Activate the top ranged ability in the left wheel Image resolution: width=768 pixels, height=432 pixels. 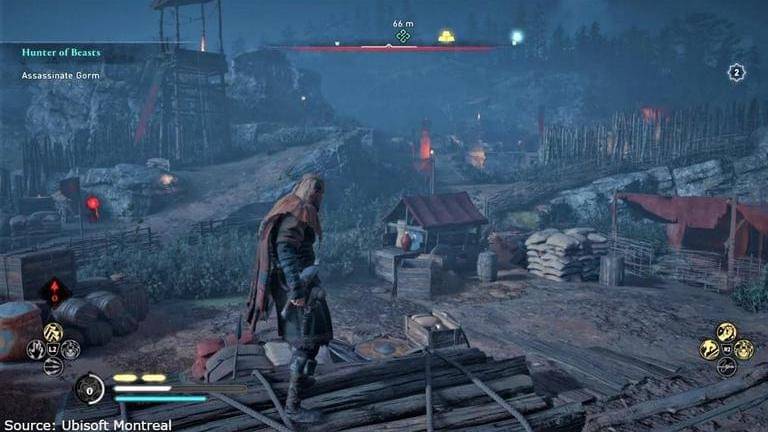point(54,331)
